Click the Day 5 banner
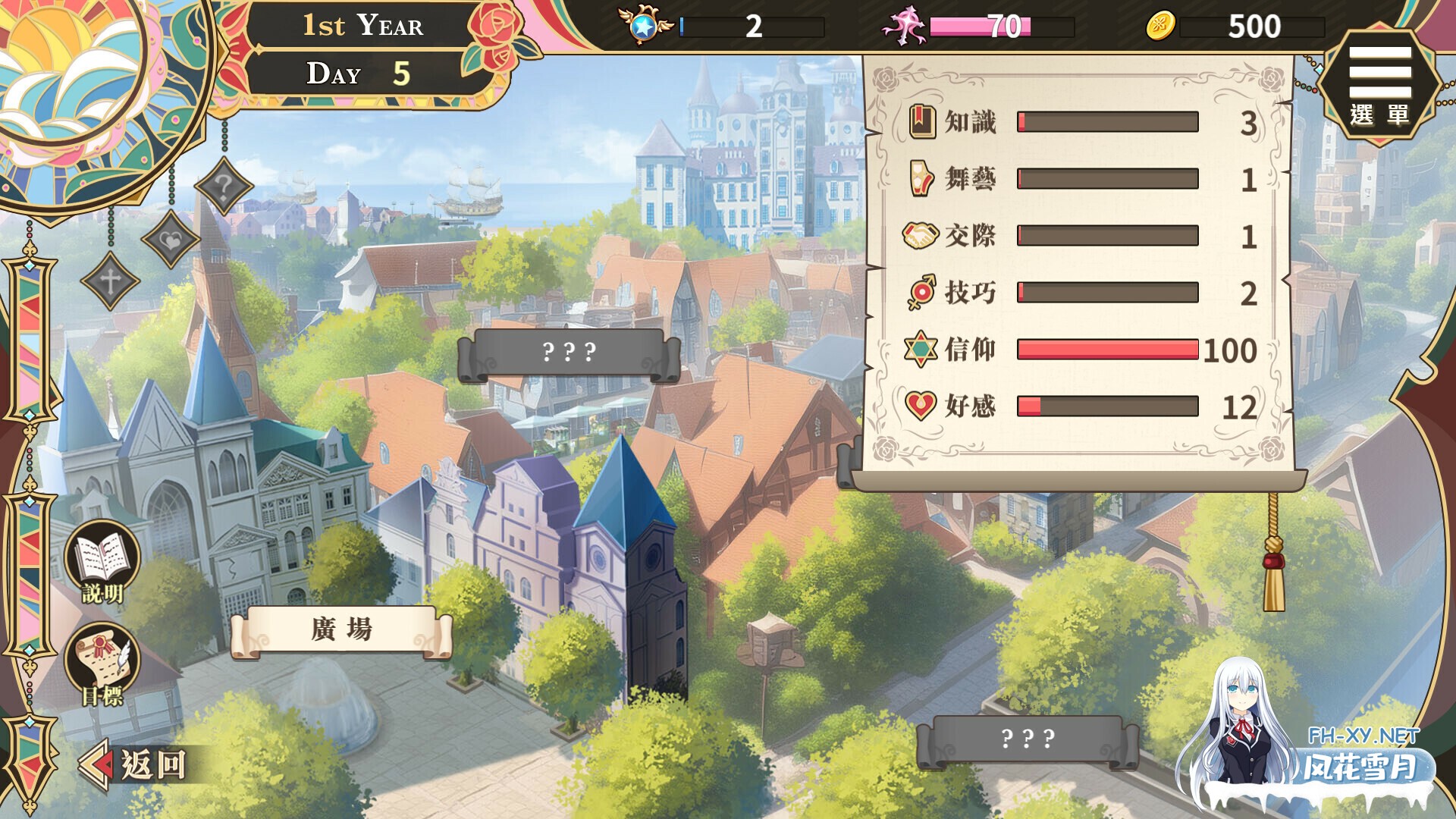Viewport: 1456px width, 819px height. pos(354,74)
